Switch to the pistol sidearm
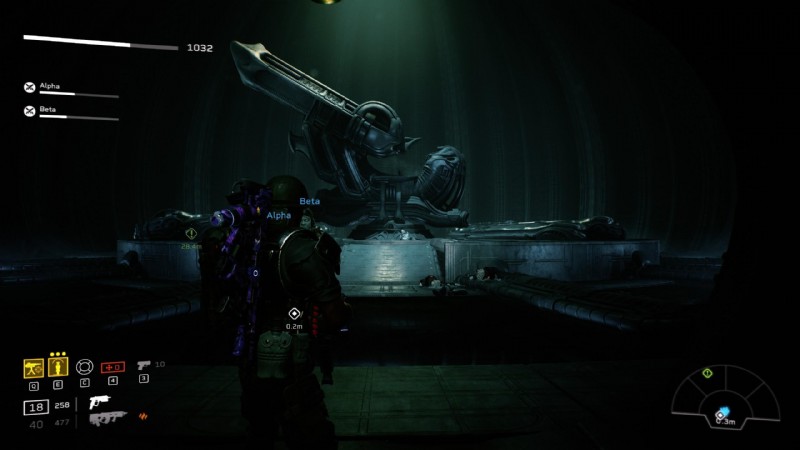 143,366
